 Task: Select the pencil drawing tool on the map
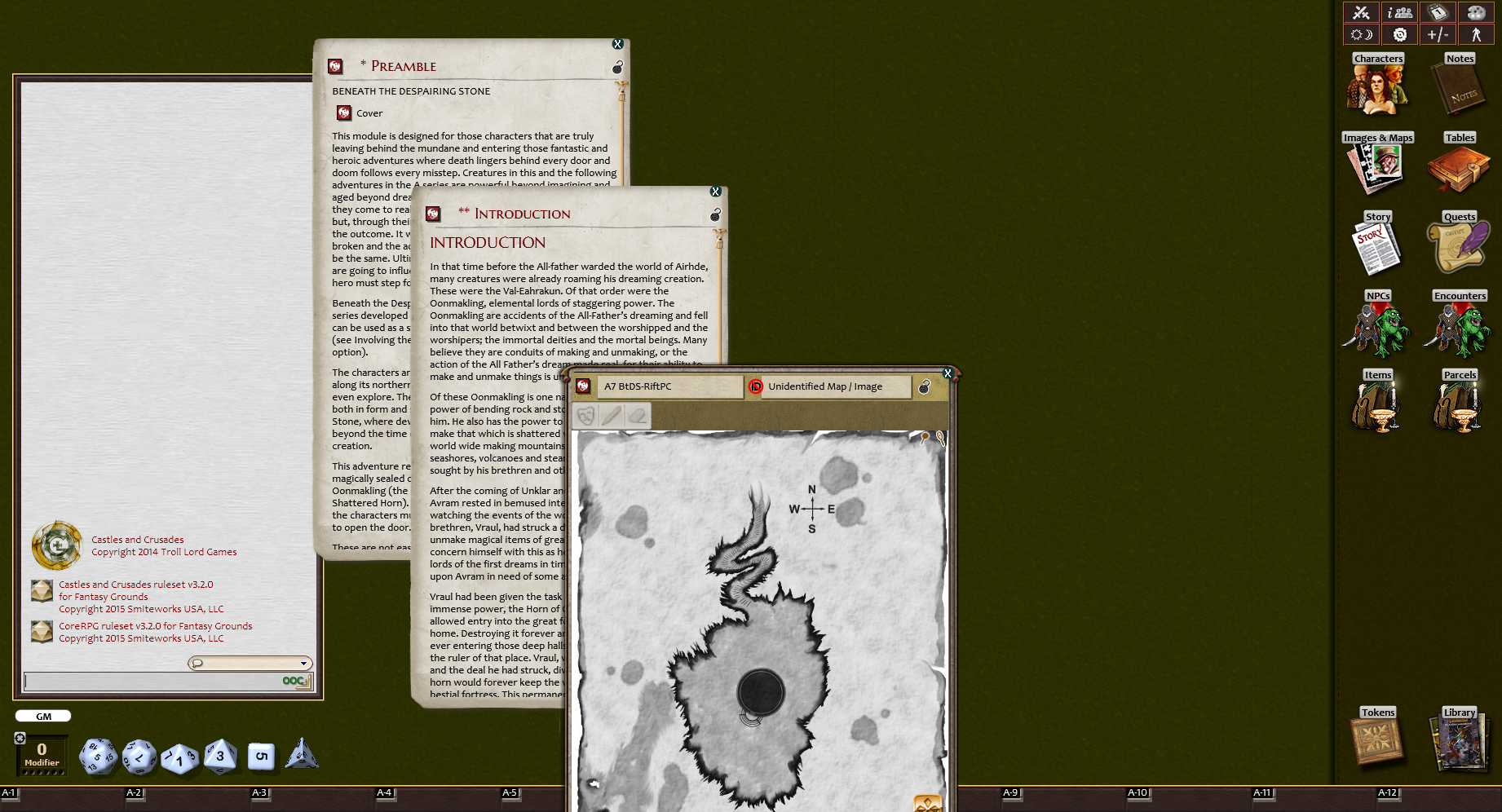click(x=612, y=416)
